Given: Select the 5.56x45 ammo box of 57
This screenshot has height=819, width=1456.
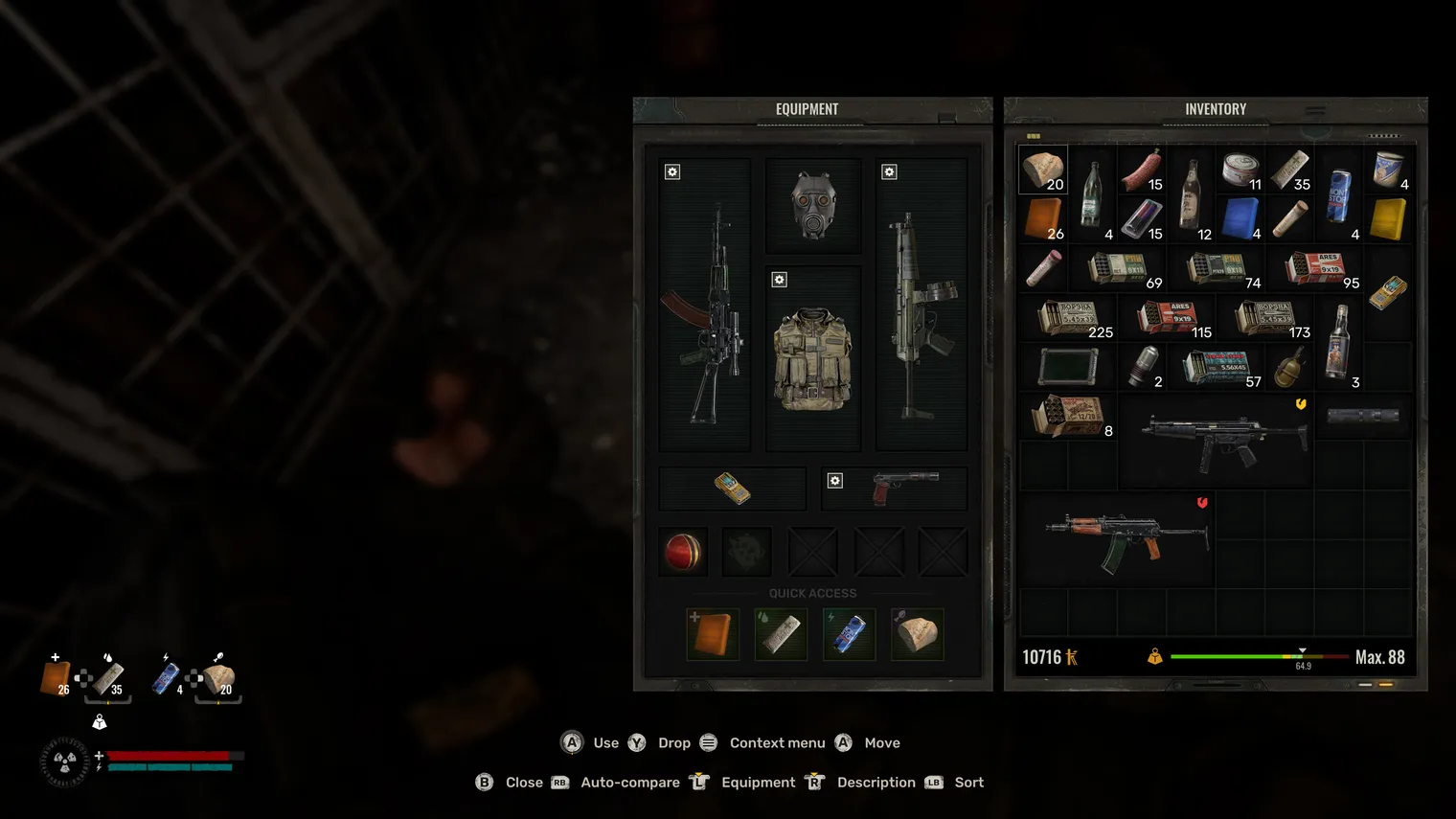Looking at the screenshot, I should tap(1217, 367).
